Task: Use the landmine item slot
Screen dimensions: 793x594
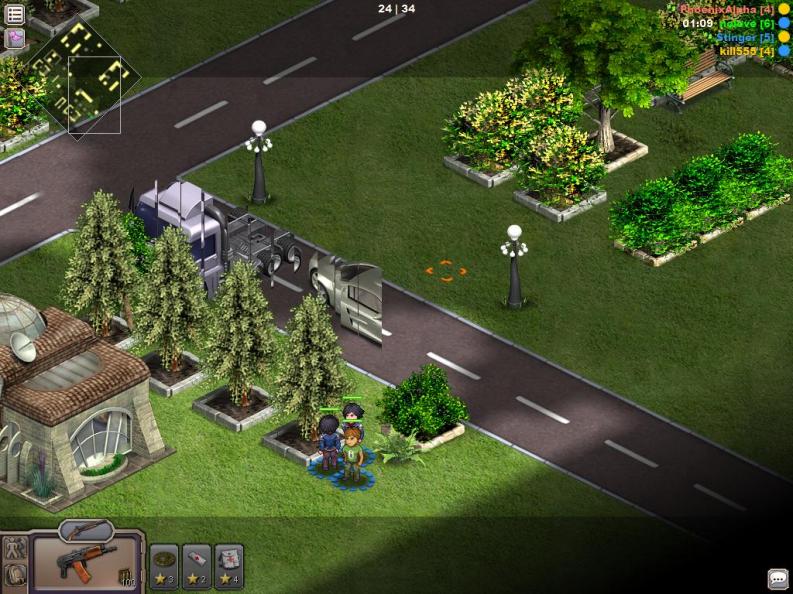Action: coord(164,566)
